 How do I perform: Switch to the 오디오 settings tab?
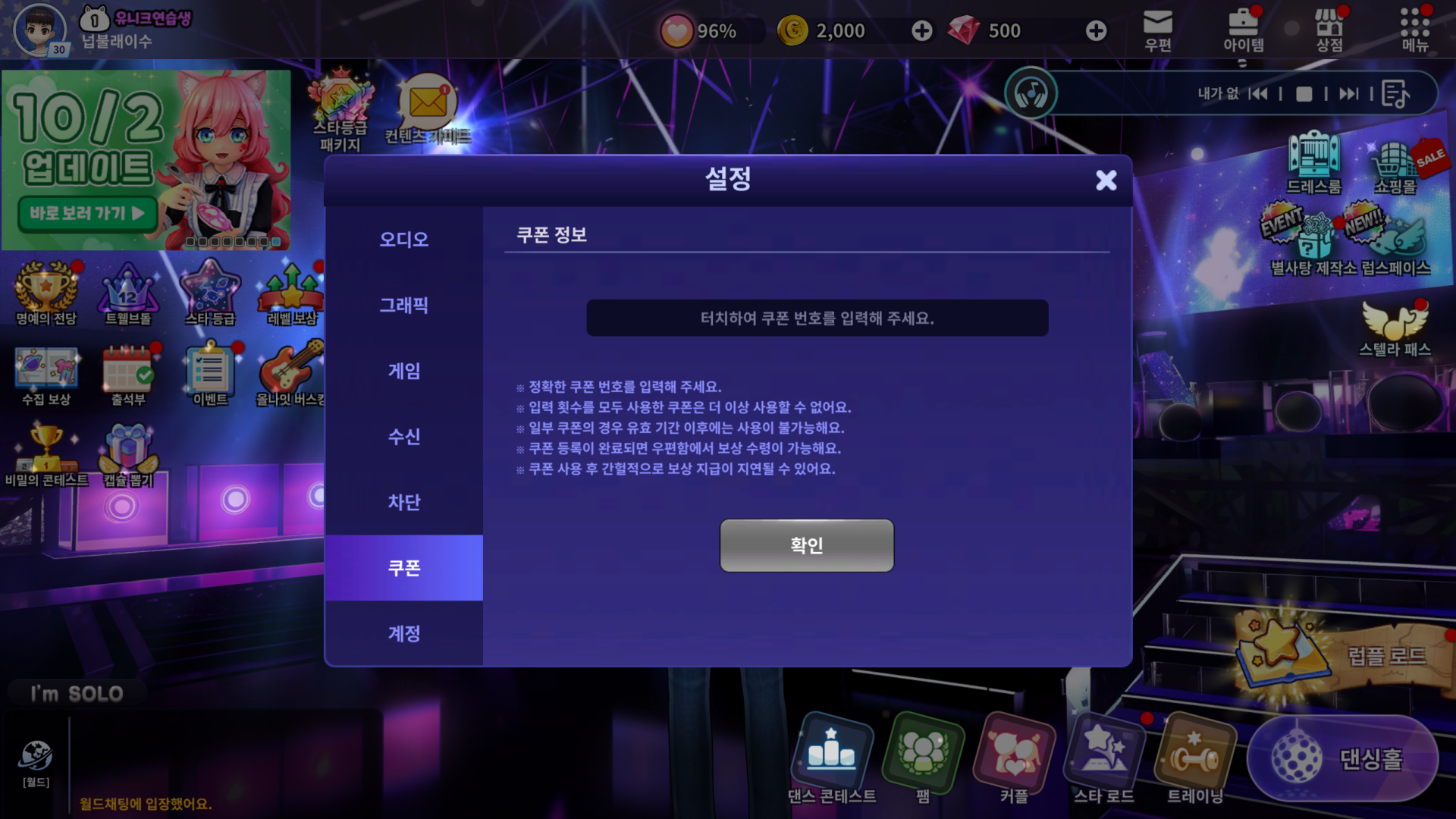click(x=403, y=240)
